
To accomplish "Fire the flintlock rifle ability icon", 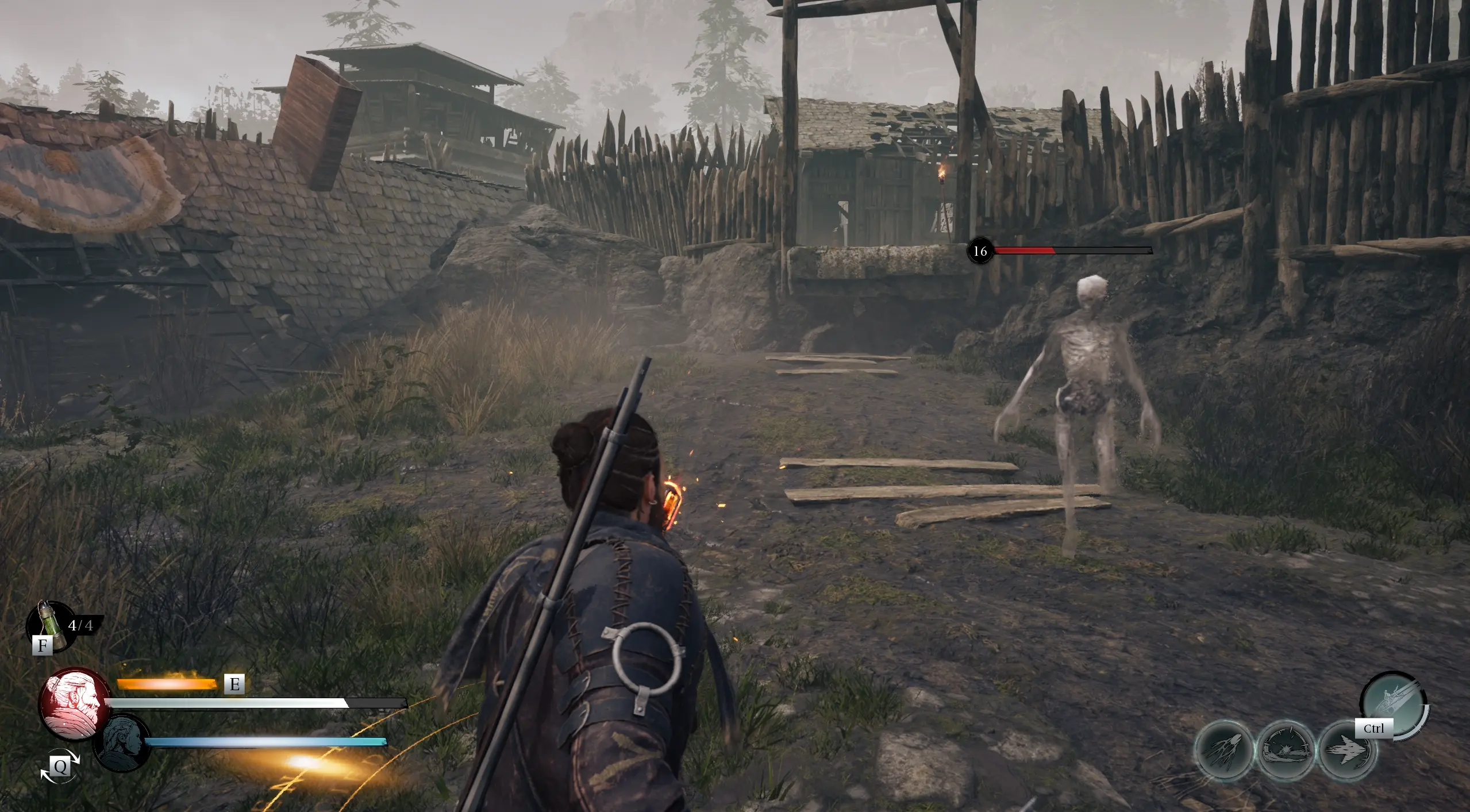I will 1393,704.
